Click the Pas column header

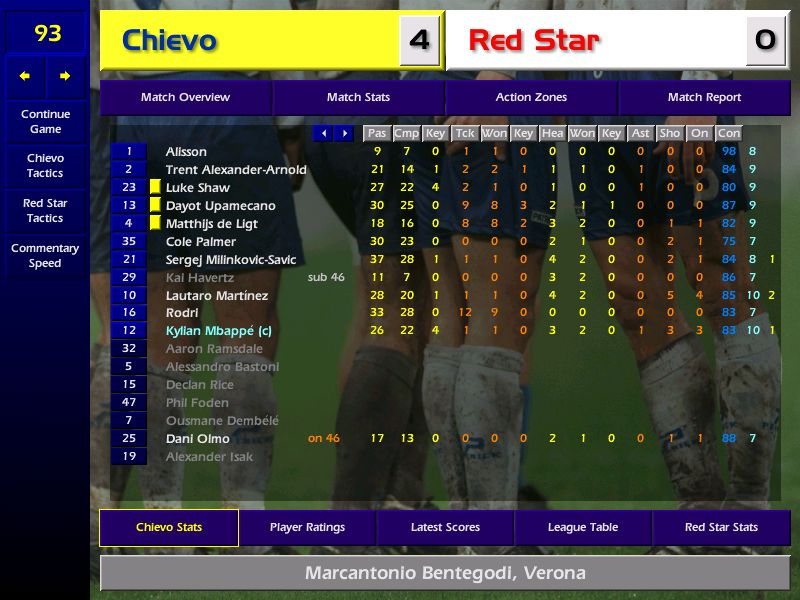pos(377,133)
